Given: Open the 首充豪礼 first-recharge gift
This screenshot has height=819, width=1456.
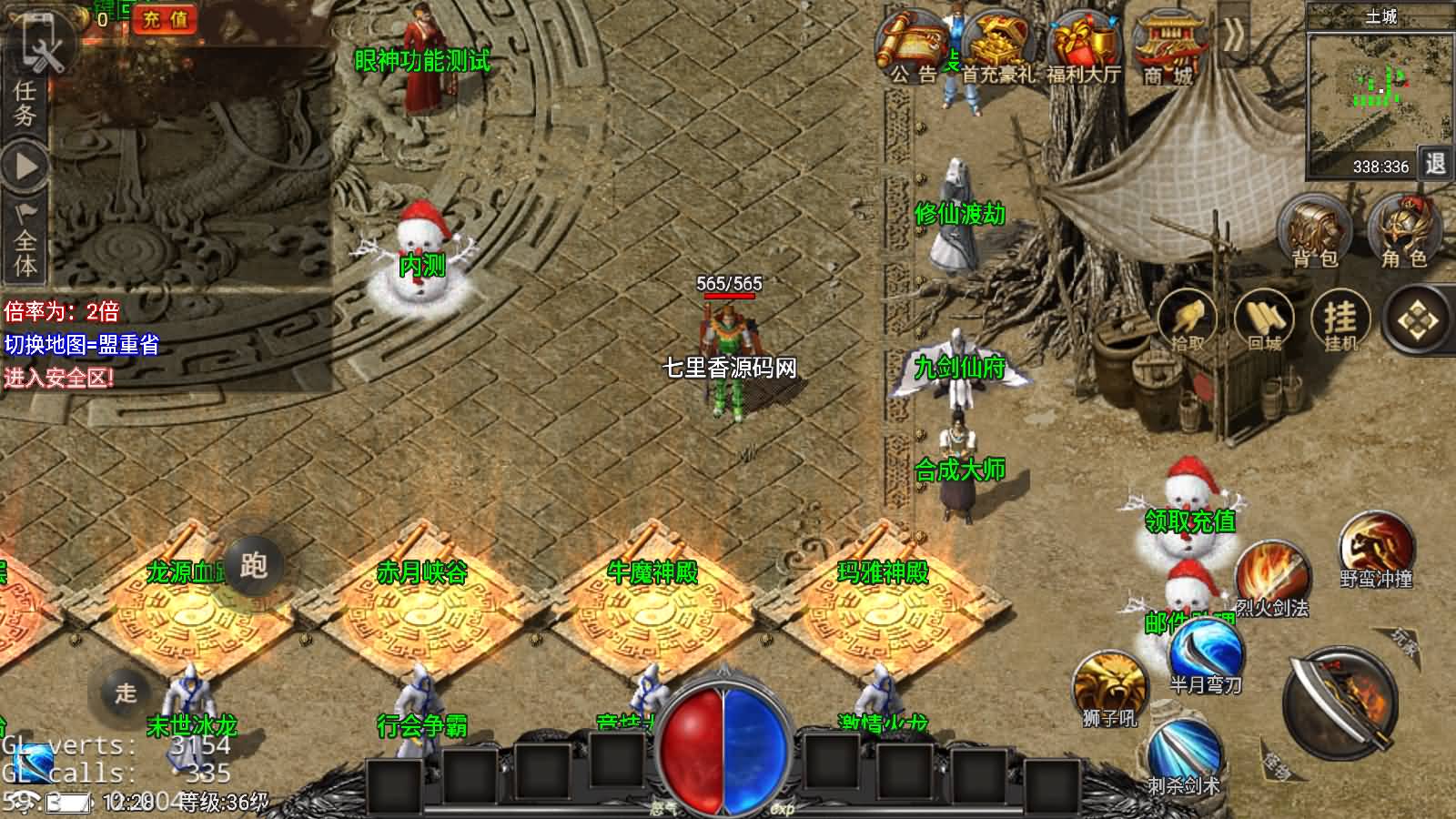Looking at the screenshot, I should (x=997, y=47).
